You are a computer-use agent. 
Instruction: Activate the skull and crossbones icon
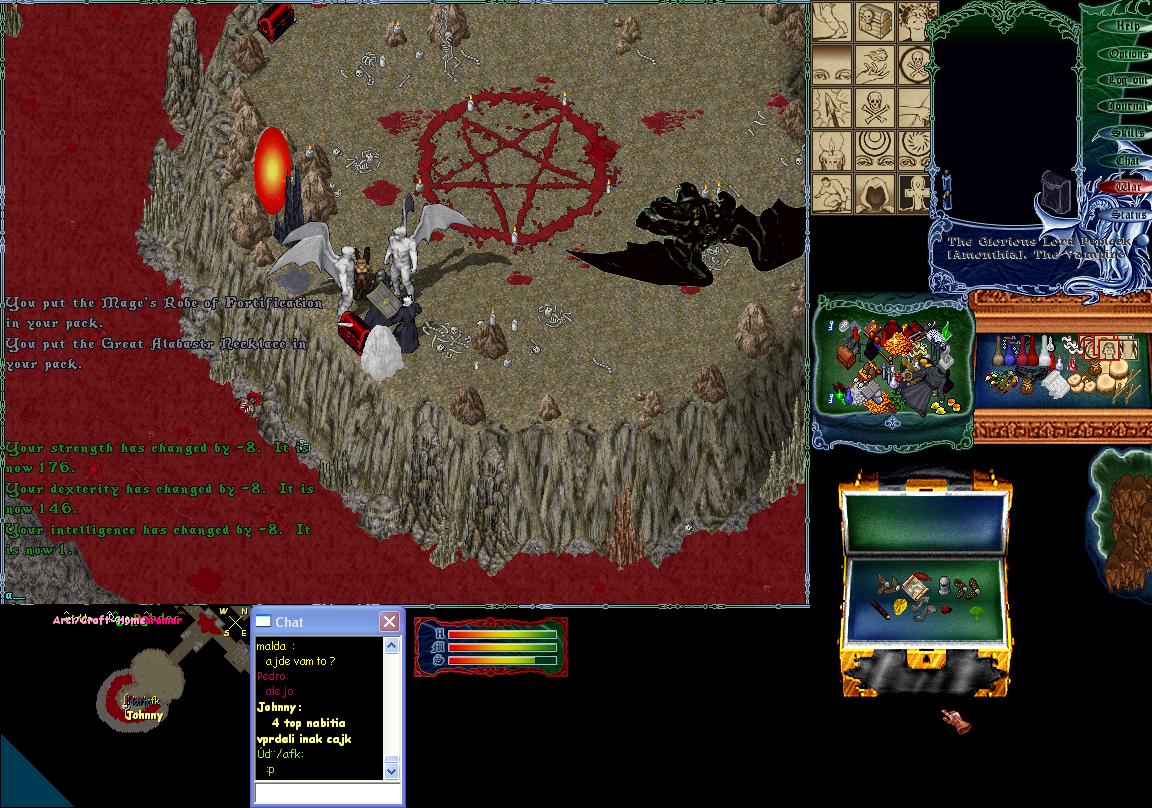tap(876, 108)
